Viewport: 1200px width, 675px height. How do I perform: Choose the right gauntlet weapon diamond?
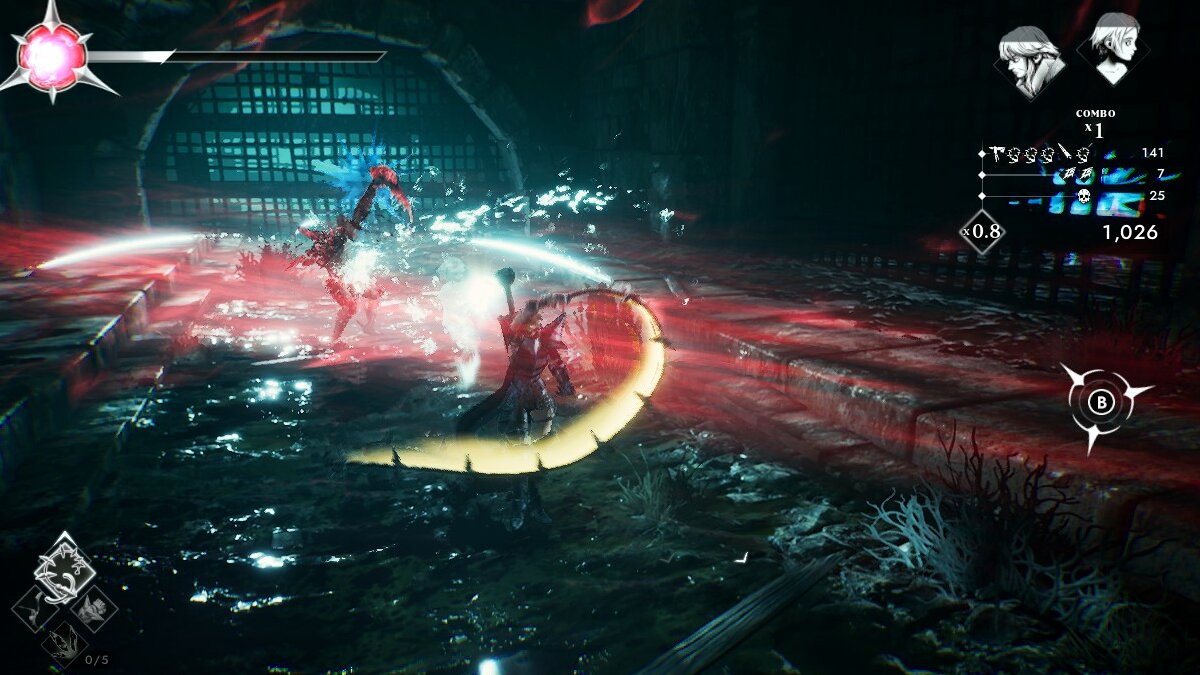point(94,607)
